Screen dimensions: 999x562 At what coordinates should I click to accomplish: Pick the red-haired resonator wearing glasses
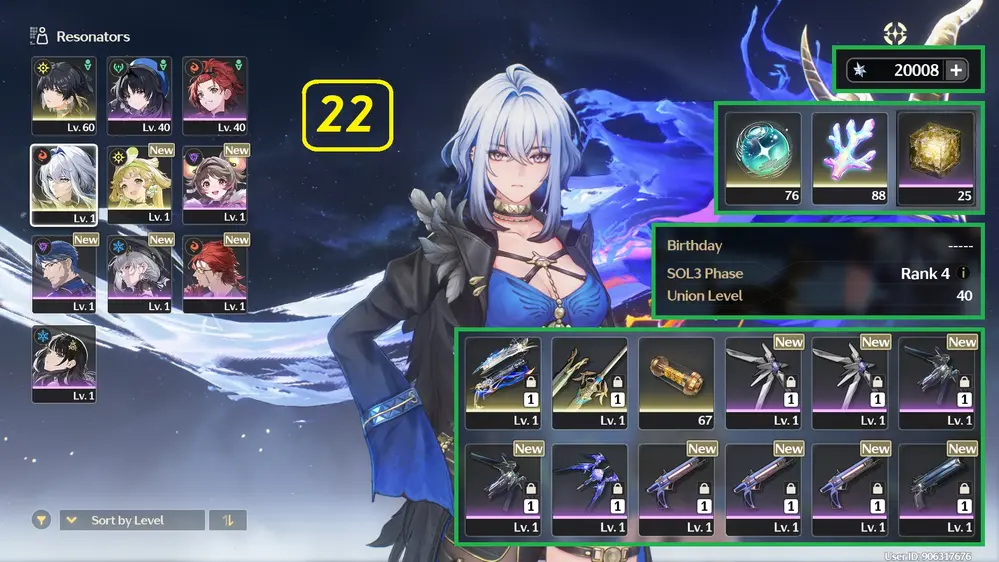[214, 274]
